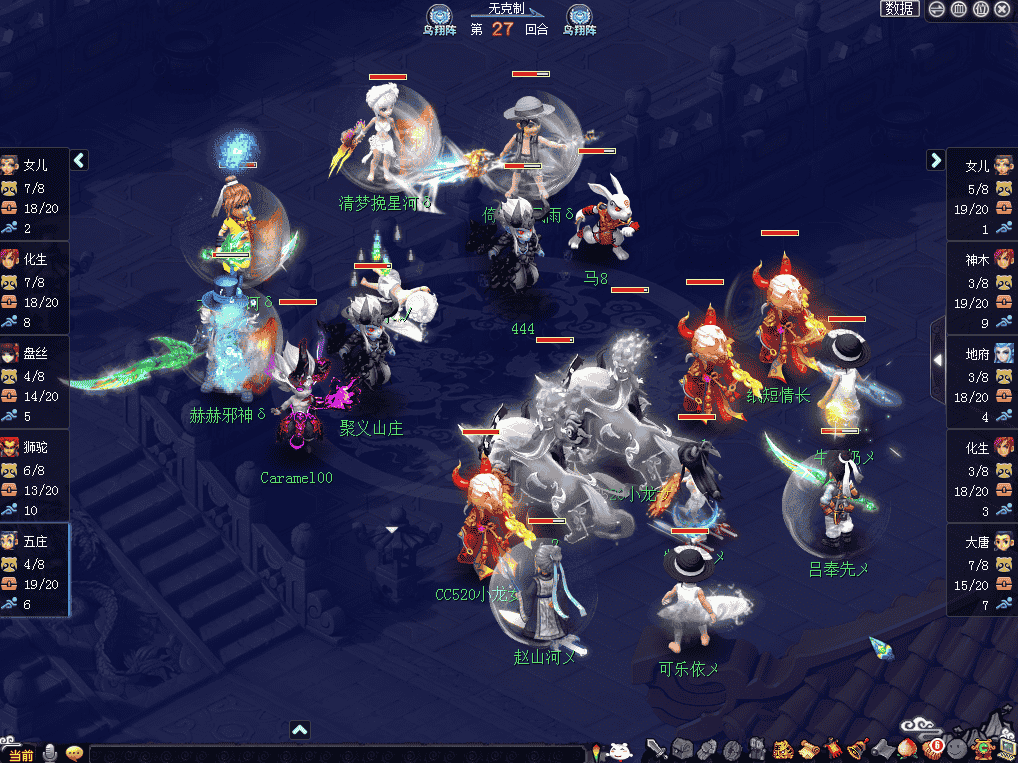Open the speech bubble chat icon

[x=74, y=753]
